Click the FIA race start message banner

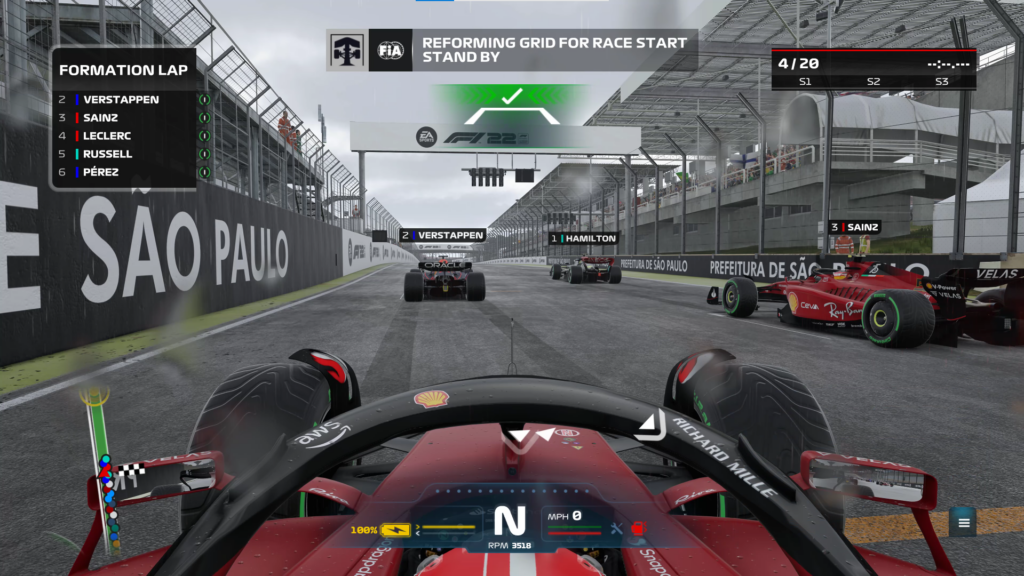coord(512,50)
